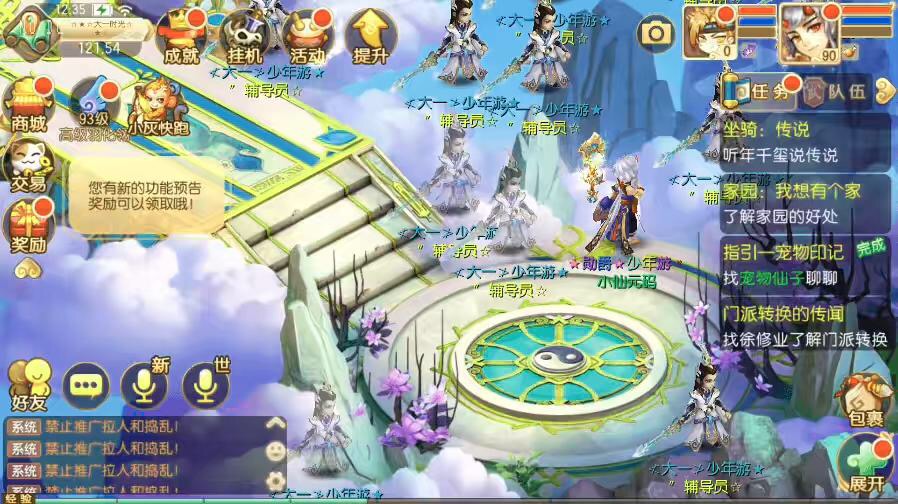Switch to the 队伍 team tab
The image size is (898, 504).
[838, 92]
